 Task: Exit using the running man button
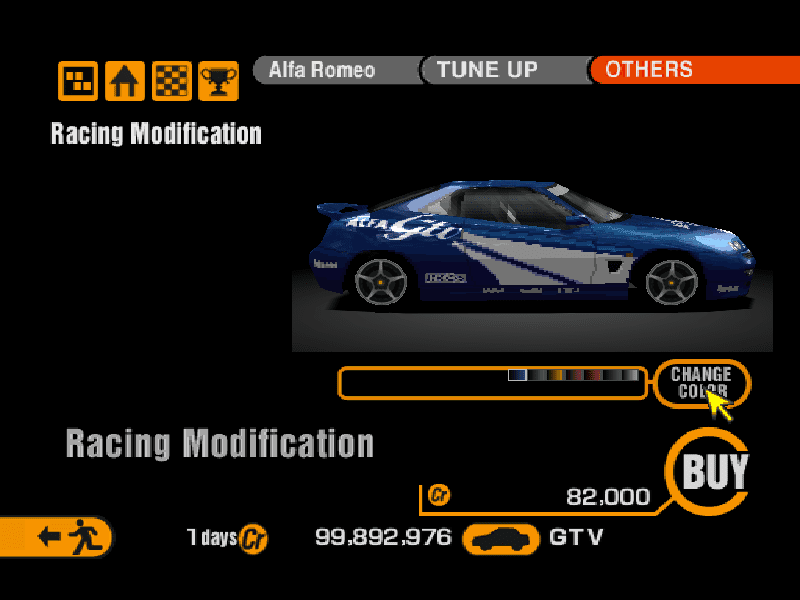60,536
